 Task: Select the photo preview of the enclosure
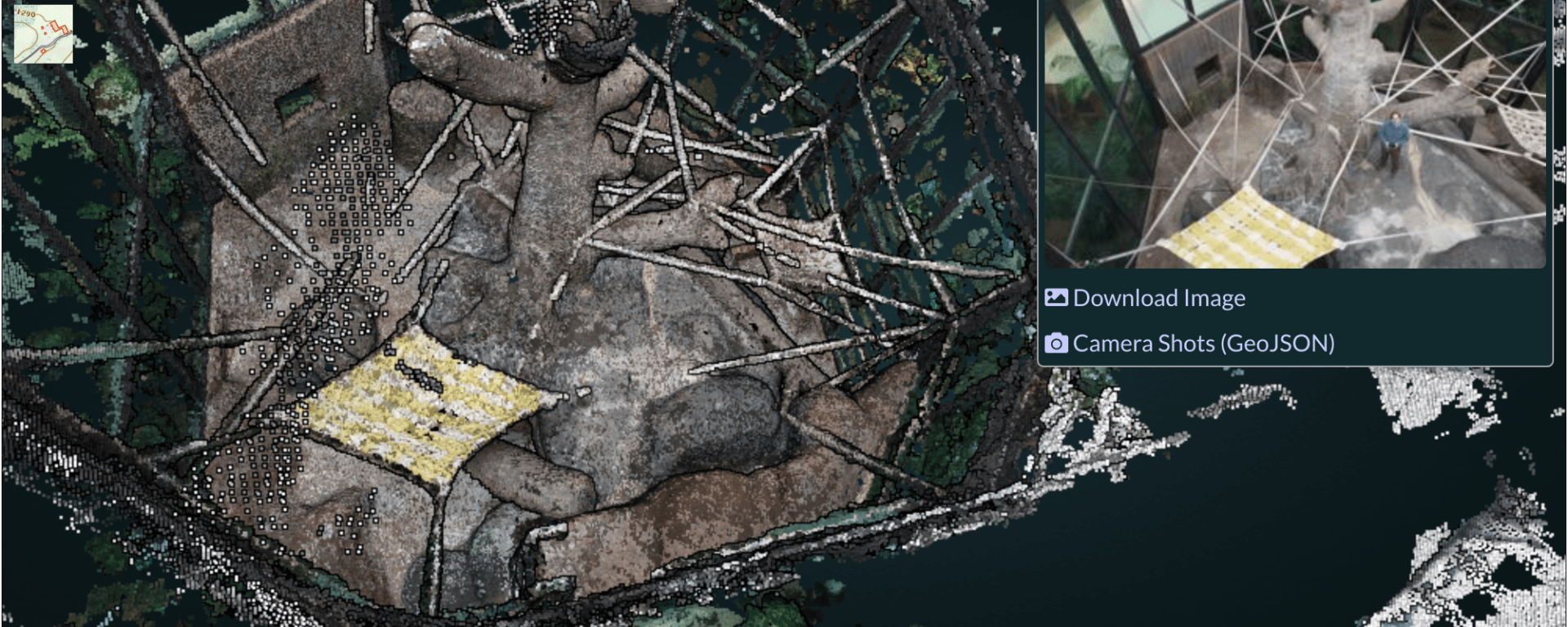1294,134
